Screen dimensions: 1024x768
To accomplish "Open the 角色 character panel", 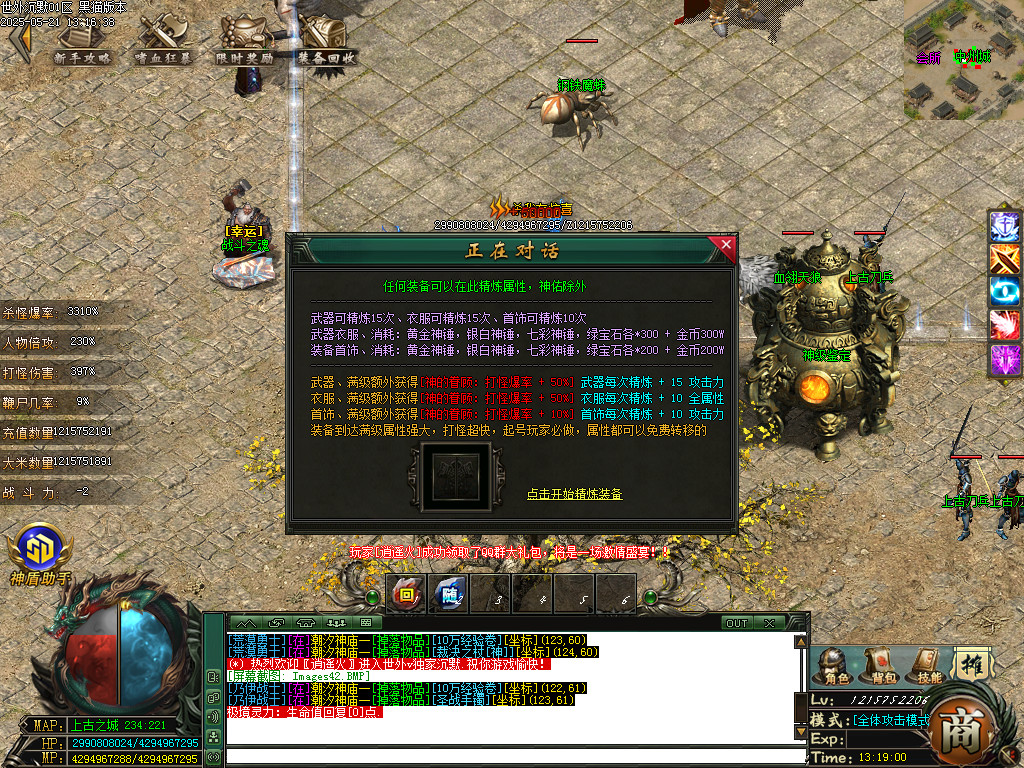I will pyautogui.click(x=832, y=666).
